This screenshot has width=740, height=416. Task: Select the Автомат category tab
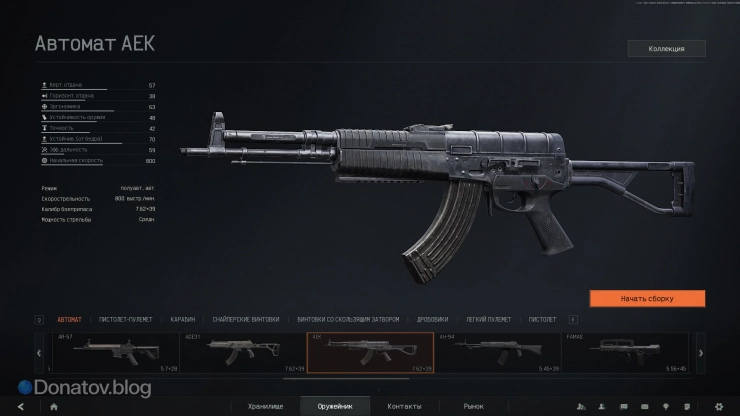tap(70, 319)
